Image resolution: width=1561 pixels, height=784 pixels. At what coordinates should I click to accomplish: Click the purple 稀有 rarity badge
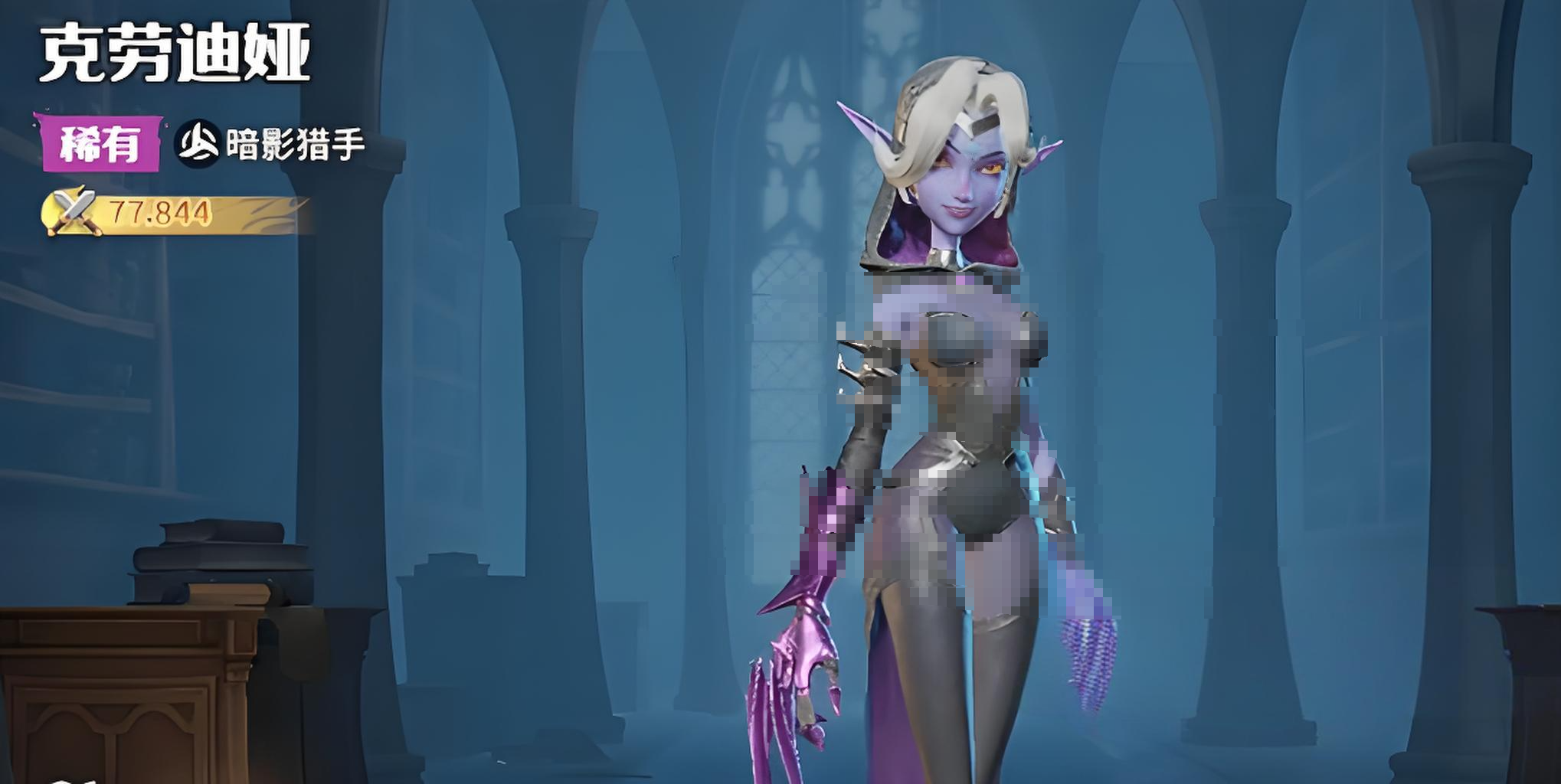(99, 142)
